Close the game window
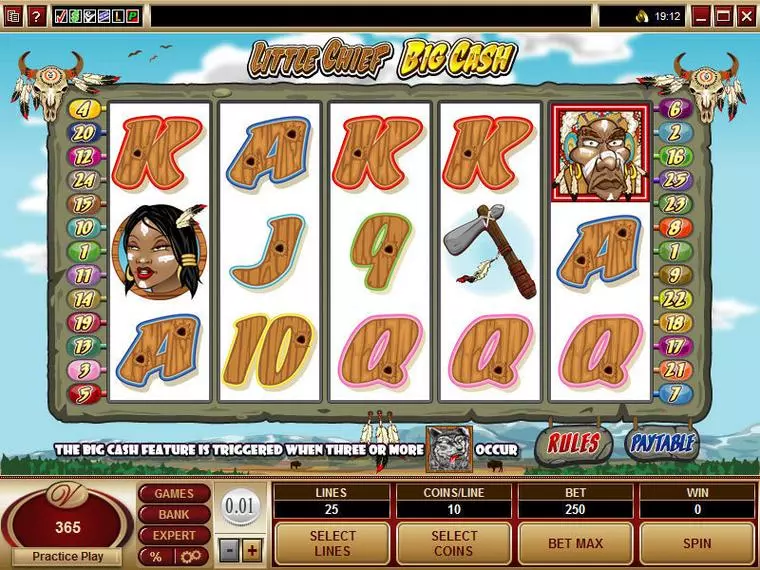 [746, 15]
